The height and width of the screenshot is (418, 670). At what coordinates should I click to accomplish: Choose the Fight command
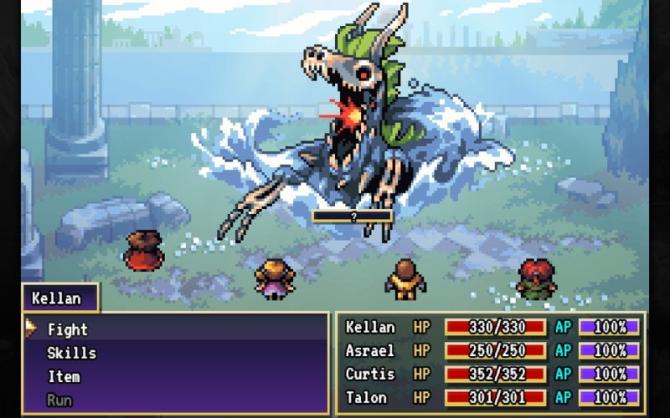(x=68, y=329)
